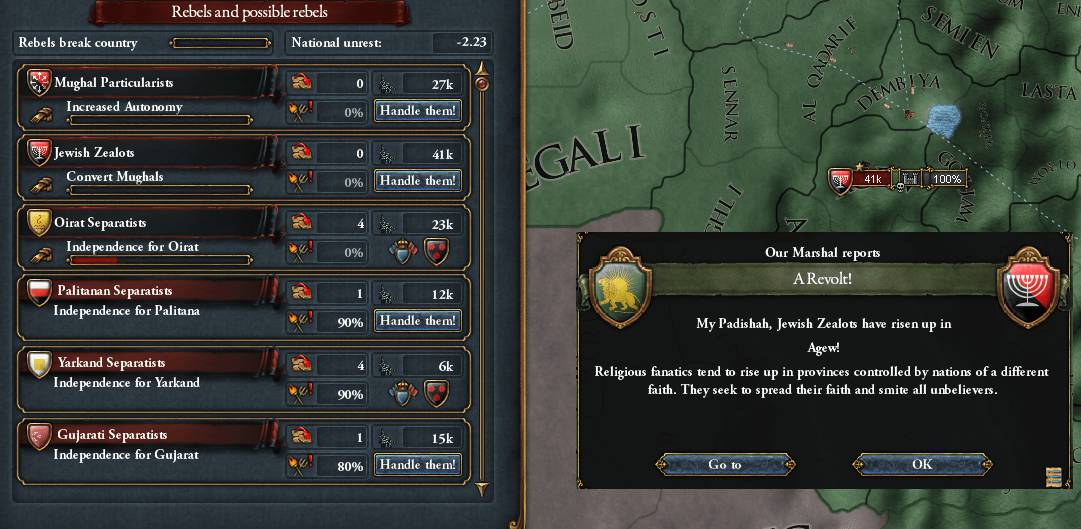Image resolution: width=1081 pixels, height=529 pixels.
Task: Open the small icon in the popup corner
Action: [1052, 476]
